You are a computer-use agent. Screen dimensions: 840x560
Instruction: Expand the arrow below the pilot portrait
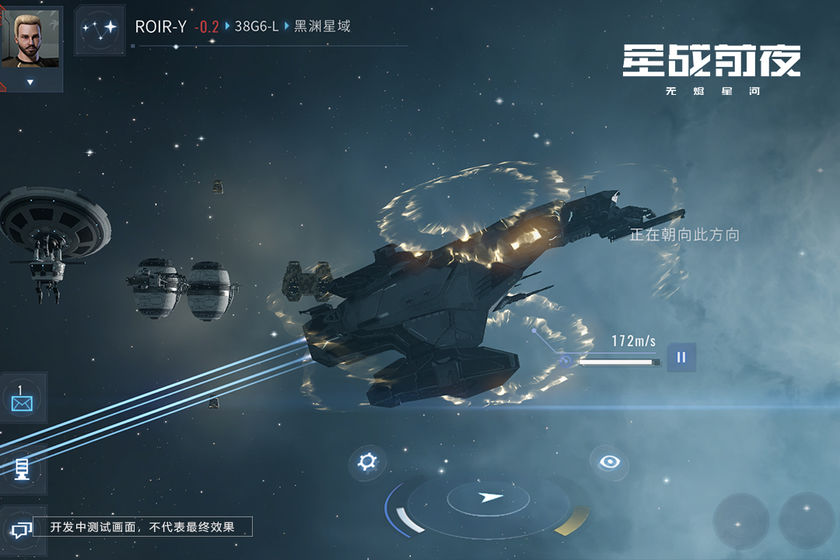[30, 82]
